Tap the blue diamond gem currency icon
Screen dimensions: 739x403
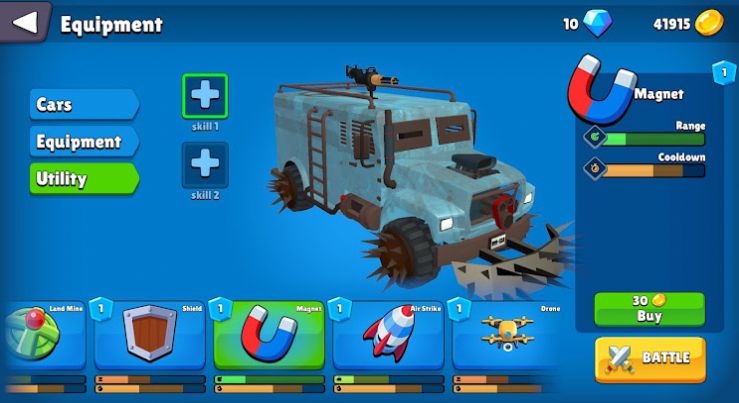click(x=599, y=23)
